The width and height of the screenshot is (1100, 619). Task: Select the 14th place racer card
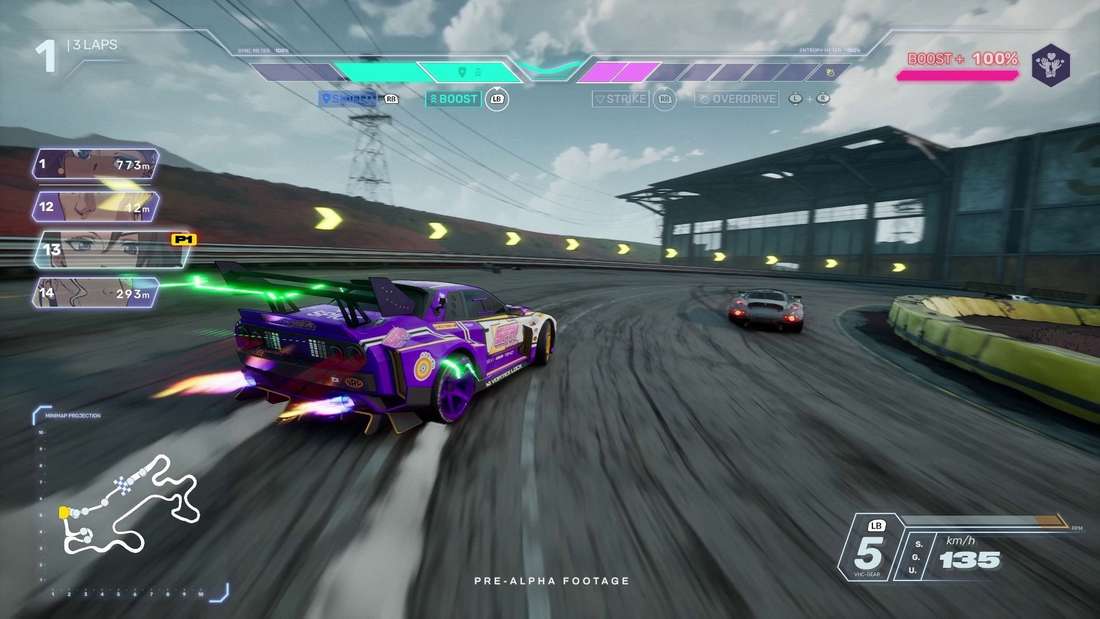coord(96,293)
